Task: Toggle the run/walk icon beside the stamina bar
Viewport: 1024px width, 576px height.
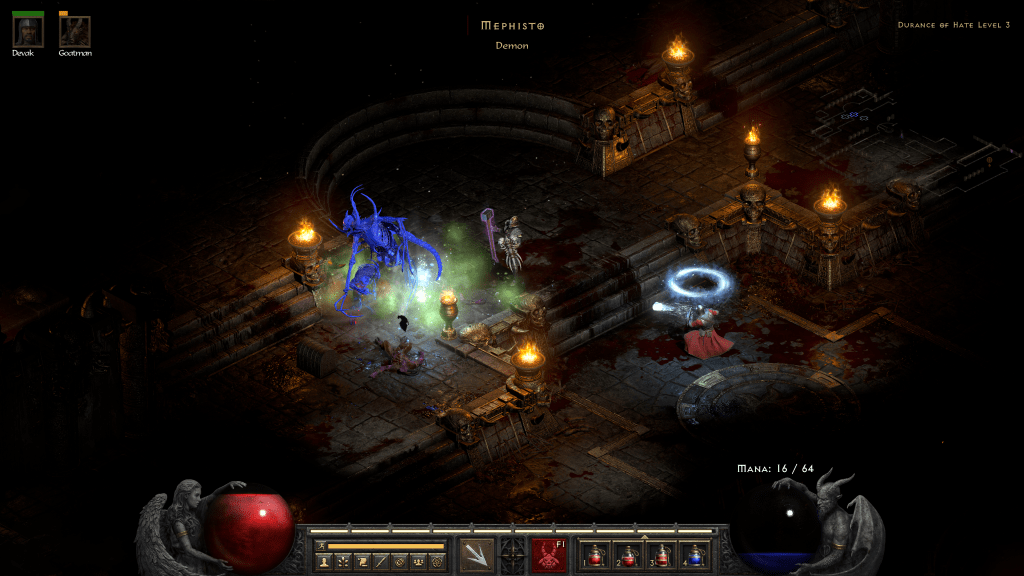Action: (x=321, y=546)
